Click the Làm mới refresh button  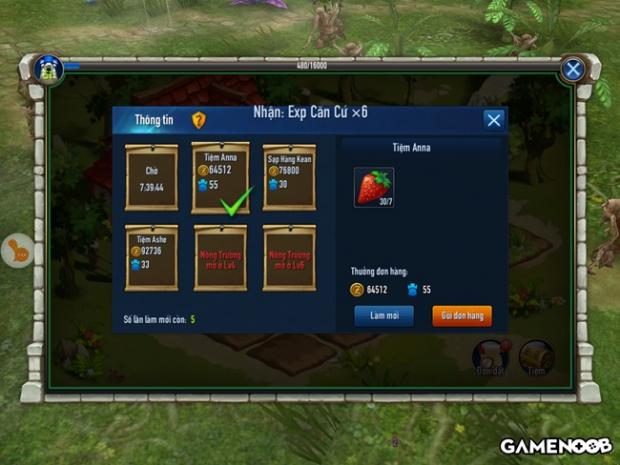[x=384, y=315]
